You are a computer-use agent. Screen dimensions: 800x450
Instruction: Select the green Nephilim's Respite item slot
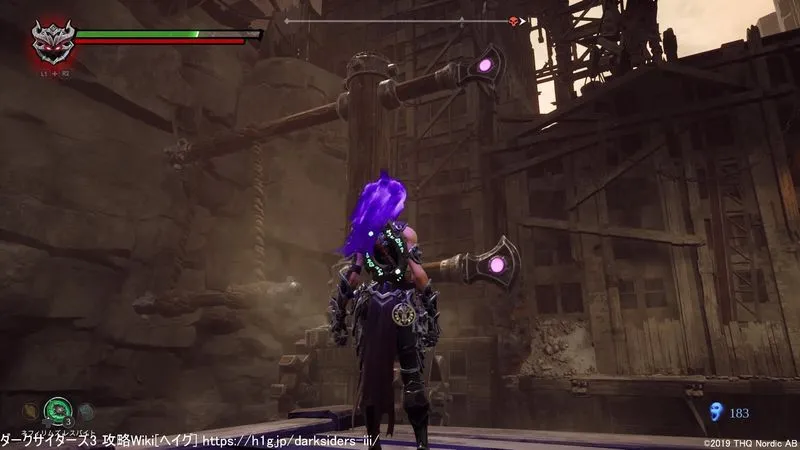tap(56, 411)
